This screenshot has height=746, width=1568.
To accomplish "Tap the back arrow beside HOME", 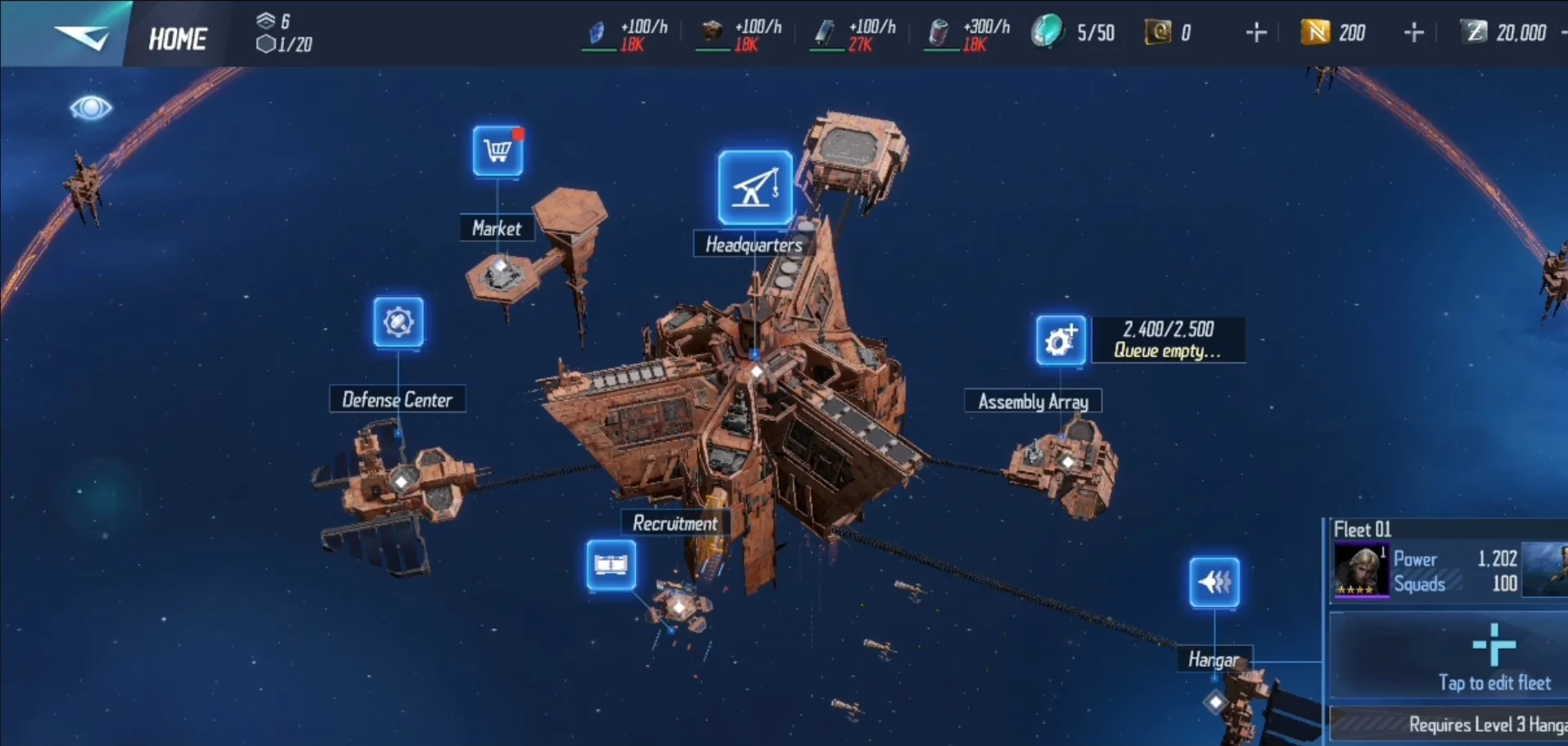I will pyautogui.click(x=80, y=36).
